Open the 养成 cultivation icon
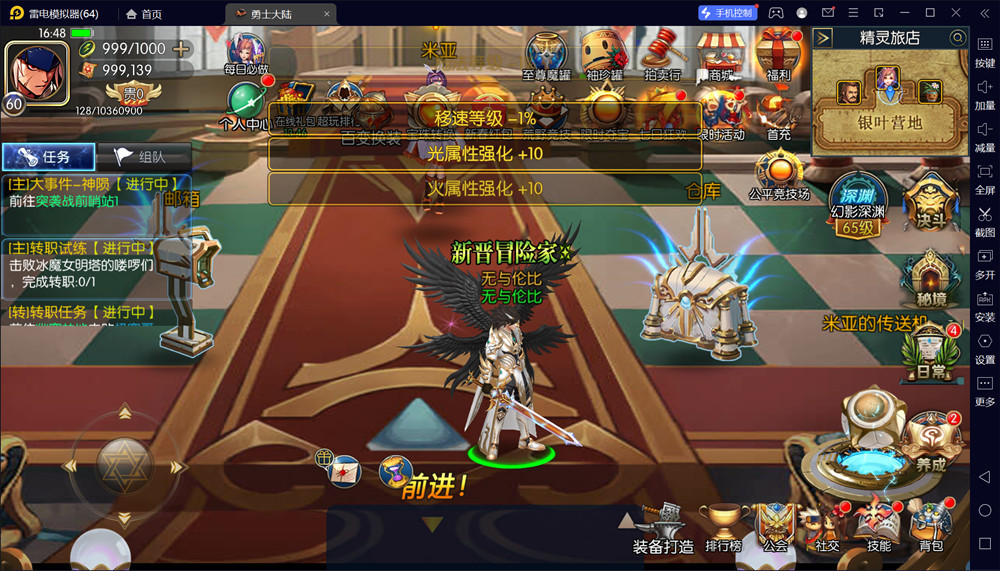Screen dimensions: 1000x571 931,440
